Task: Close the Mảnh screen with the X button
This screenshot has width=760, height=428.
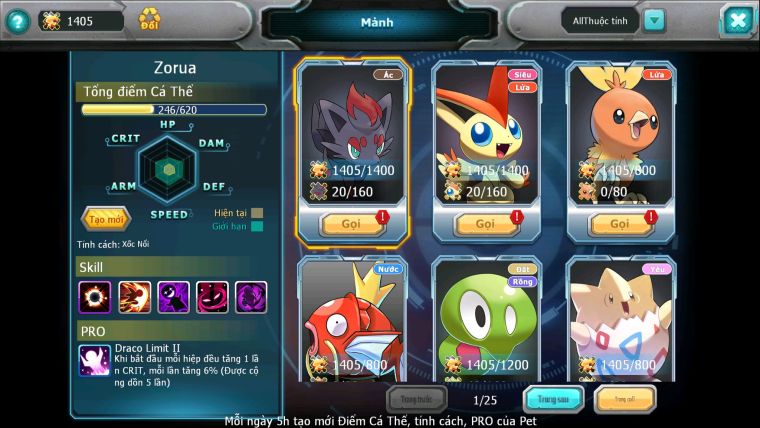Action: click(736, 20)
